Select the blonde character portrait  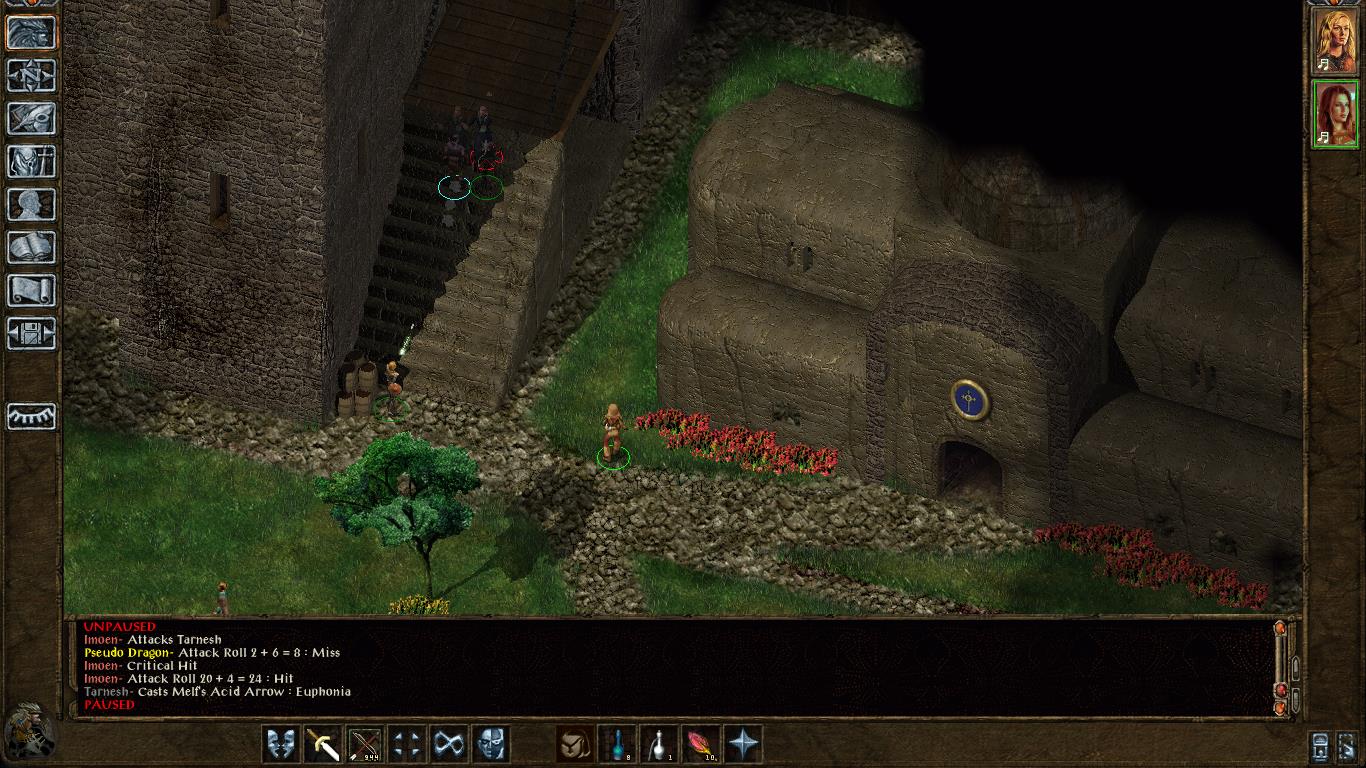[1334, 40]
